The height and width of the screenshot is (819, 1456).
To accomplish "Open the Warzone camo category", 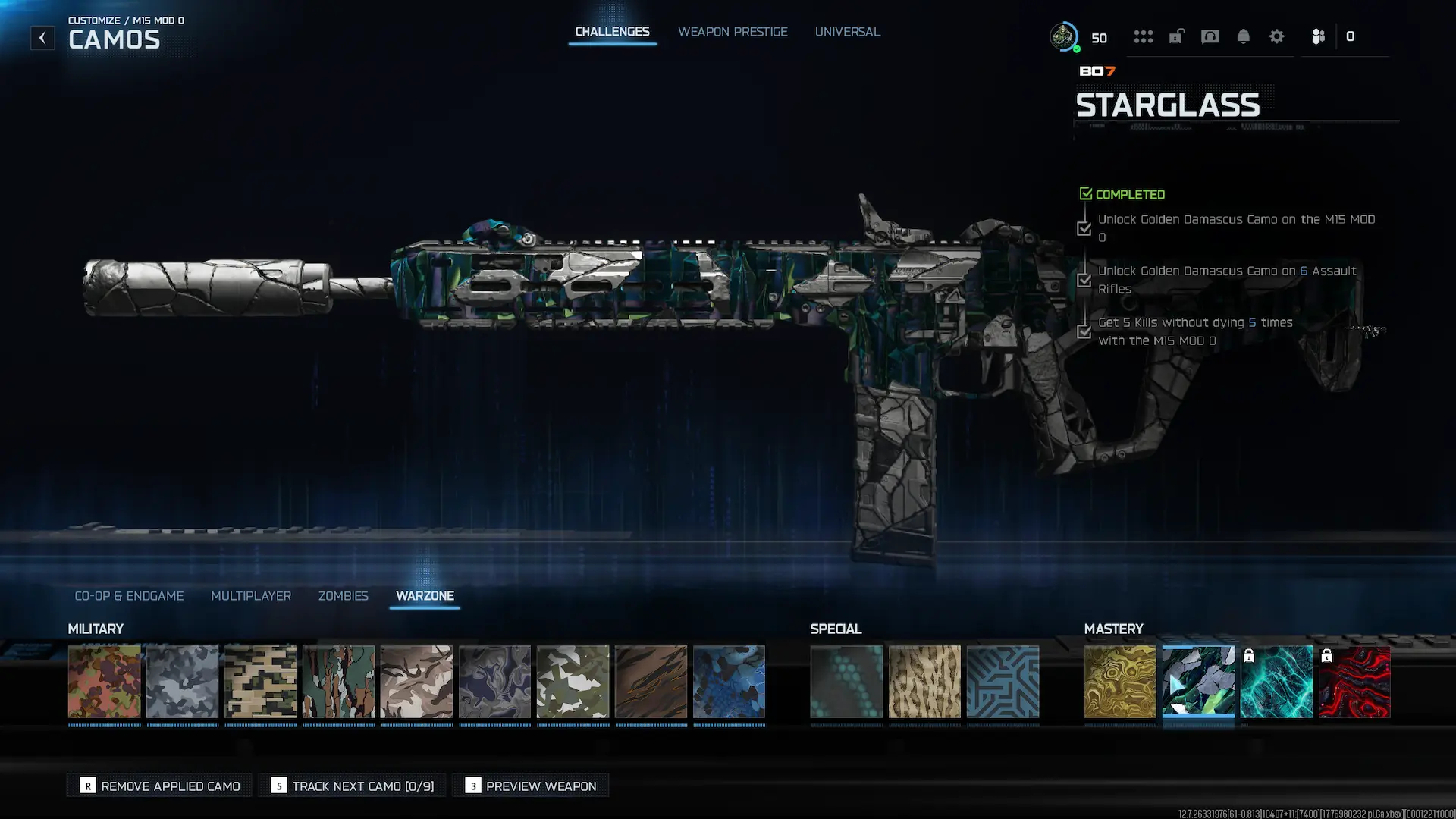I will pyautogui.click(x=425, y=596).
